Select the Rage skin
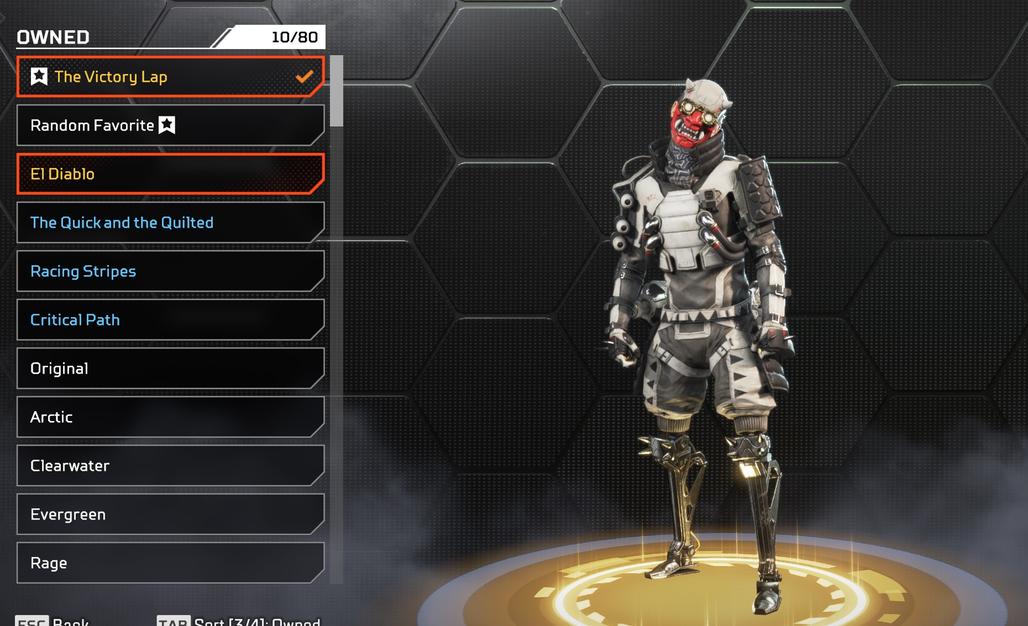The width and height of the screenshot is (1028, 626). [x=170, y=563]
